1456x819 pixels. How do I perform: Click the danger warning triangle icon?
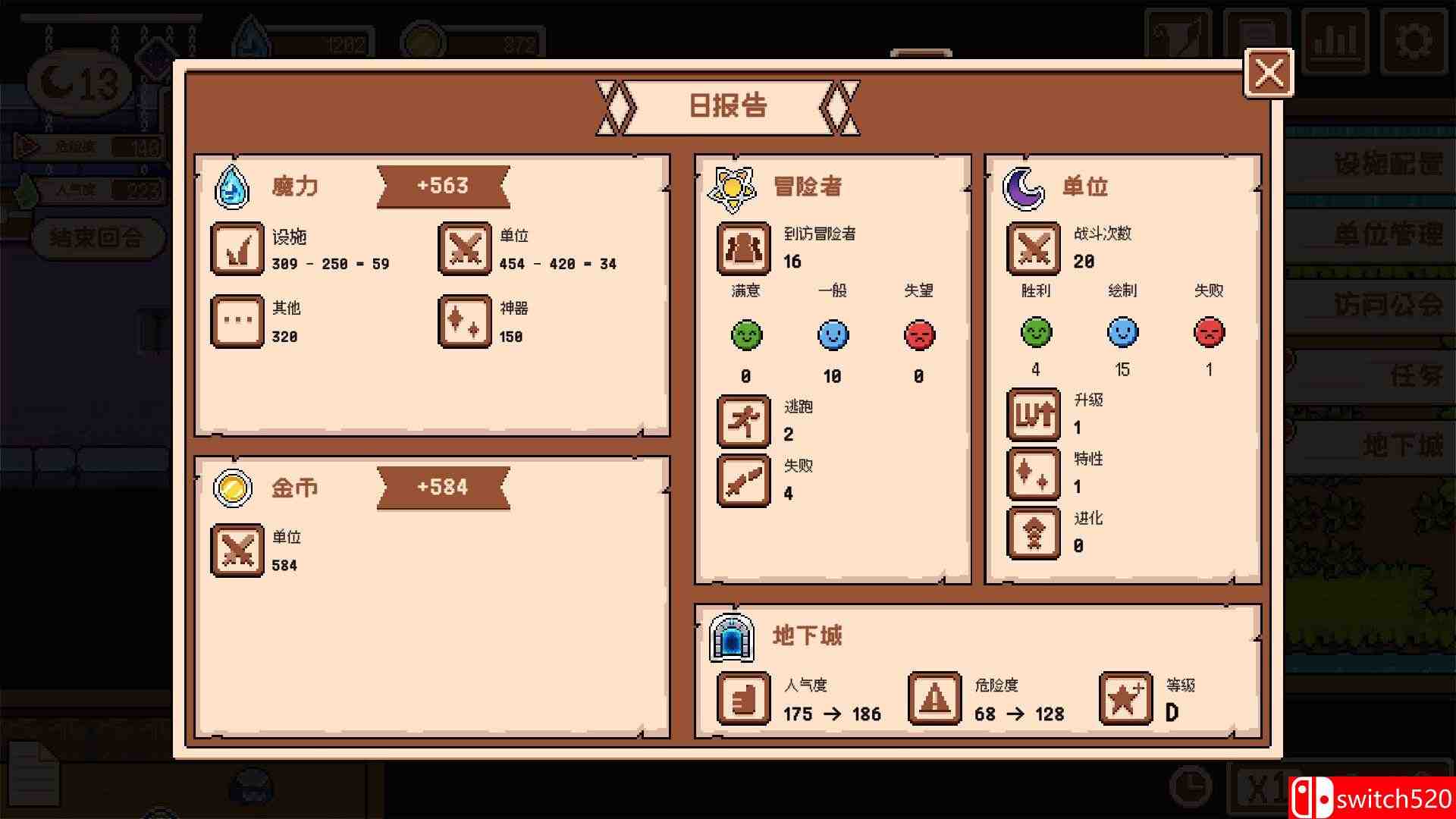[934, 698]
